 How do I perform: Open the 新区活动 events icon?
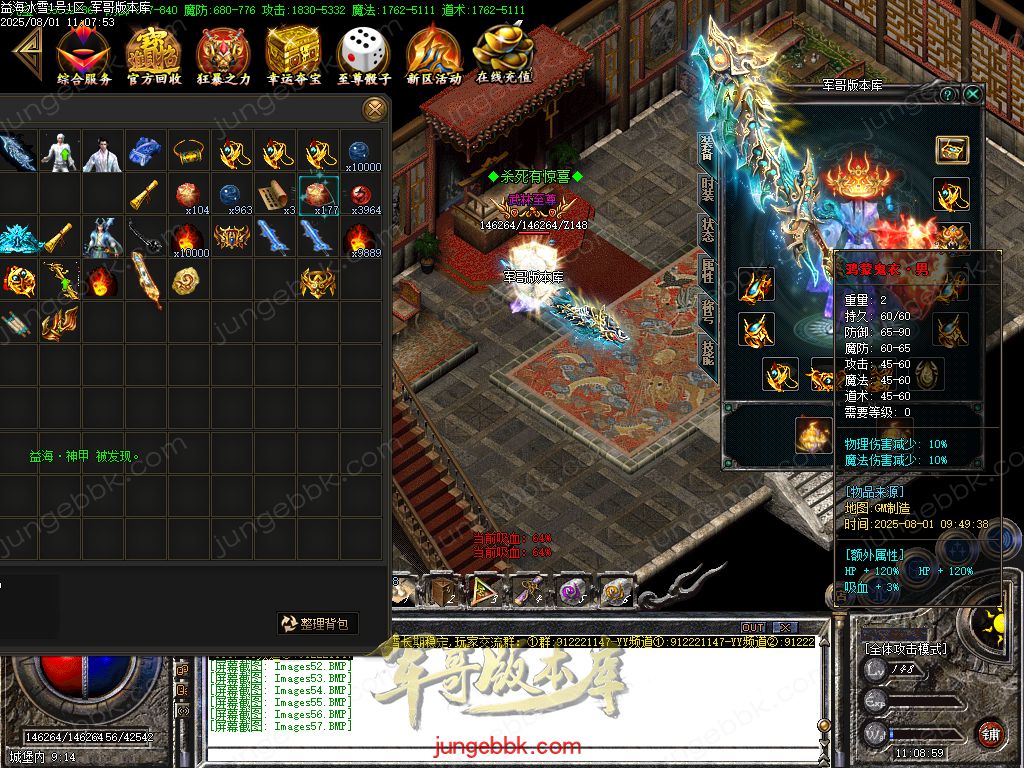(434, 54)
